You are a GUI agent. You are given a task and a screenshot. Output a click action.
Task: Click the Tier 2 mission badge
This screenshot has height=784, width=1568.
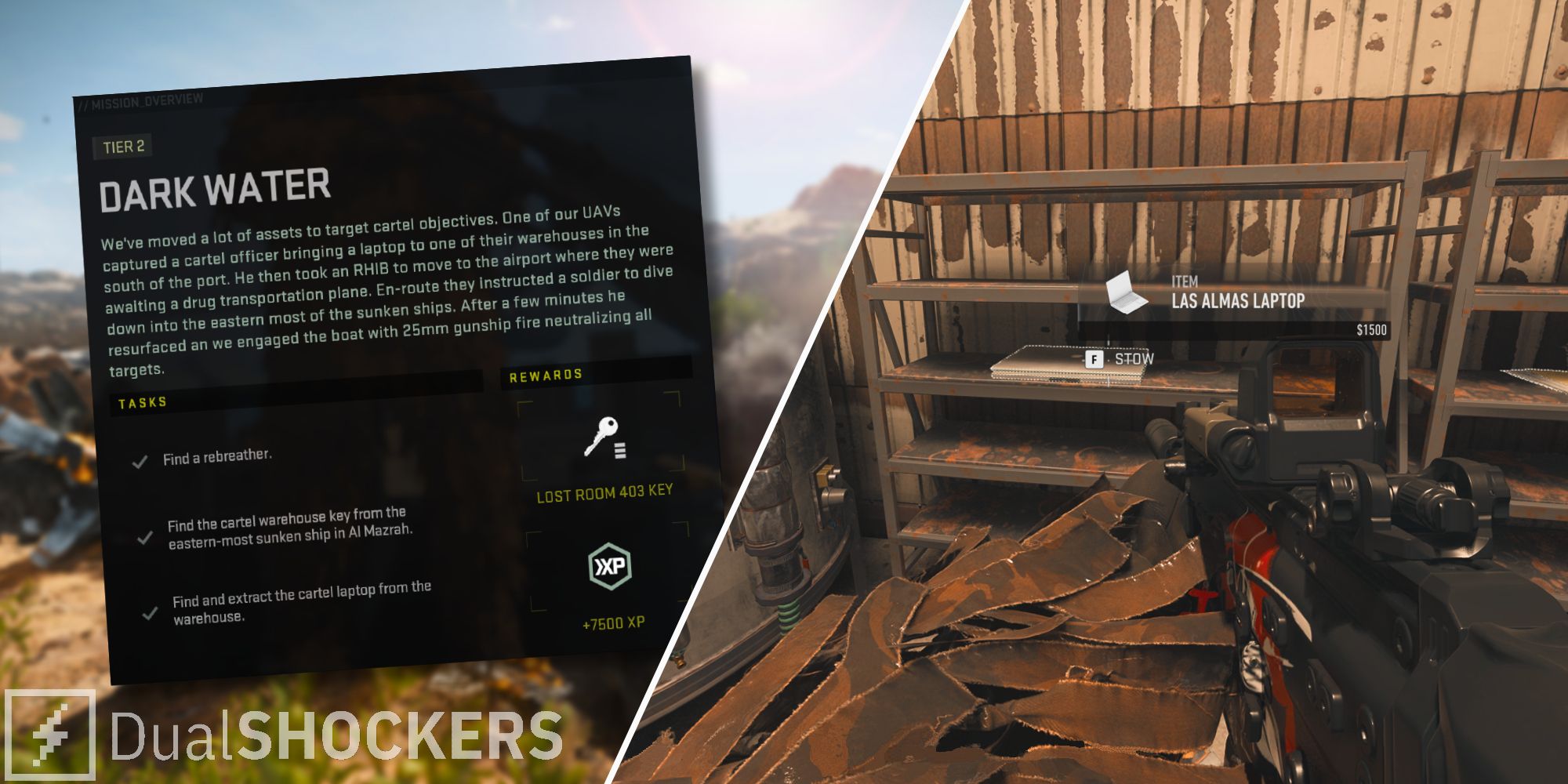[x=123, y=147]
